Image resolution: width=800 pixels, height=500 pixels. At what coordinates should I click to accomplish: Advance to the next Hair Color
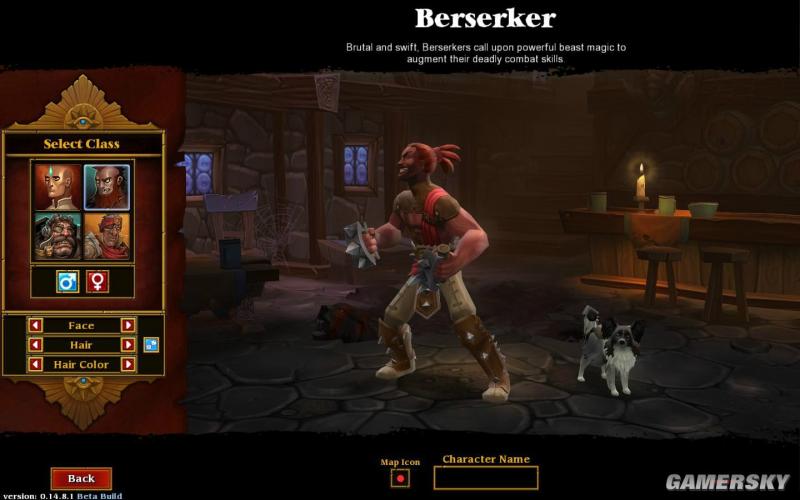pos(128,365)
